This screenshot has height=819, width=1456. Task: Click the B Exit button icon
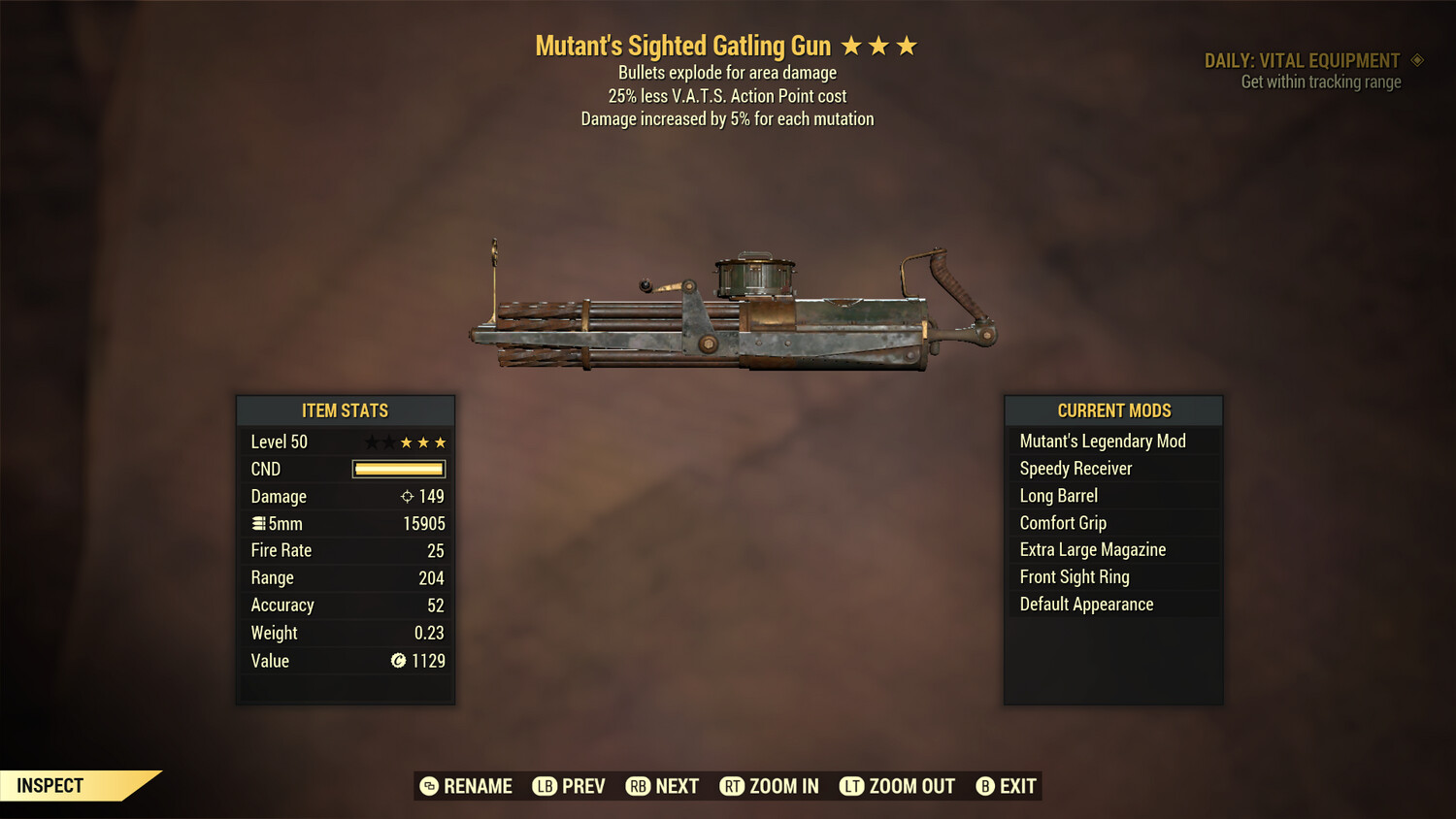[x=985, y=786]
